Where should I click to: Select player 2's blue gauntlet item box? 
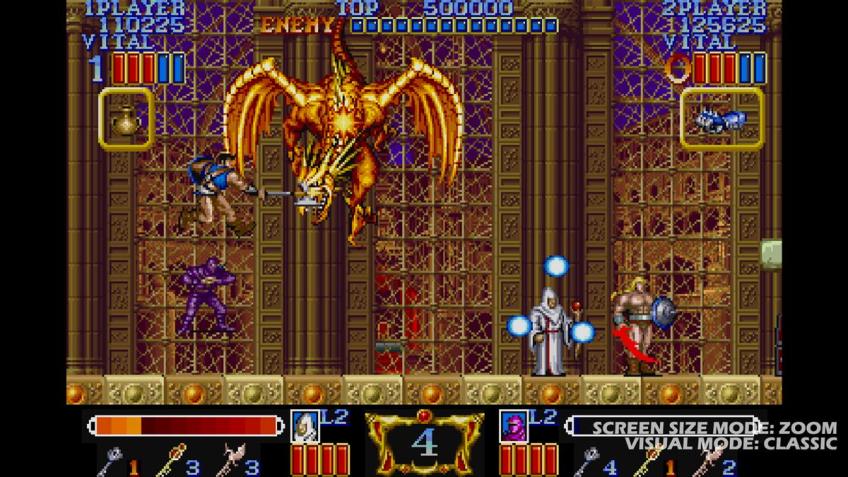(x=721, y=118)
